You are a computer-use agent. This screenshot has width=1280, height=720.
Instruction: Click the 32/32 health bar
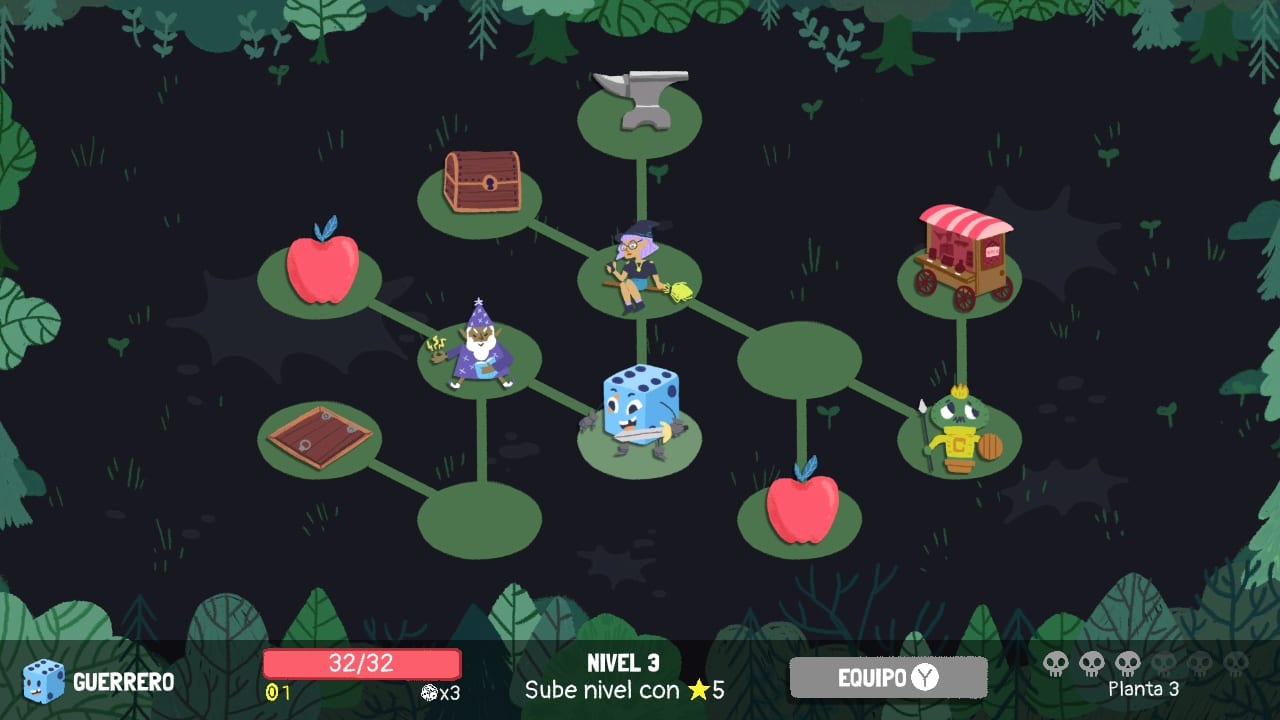[x=360, y=663]
